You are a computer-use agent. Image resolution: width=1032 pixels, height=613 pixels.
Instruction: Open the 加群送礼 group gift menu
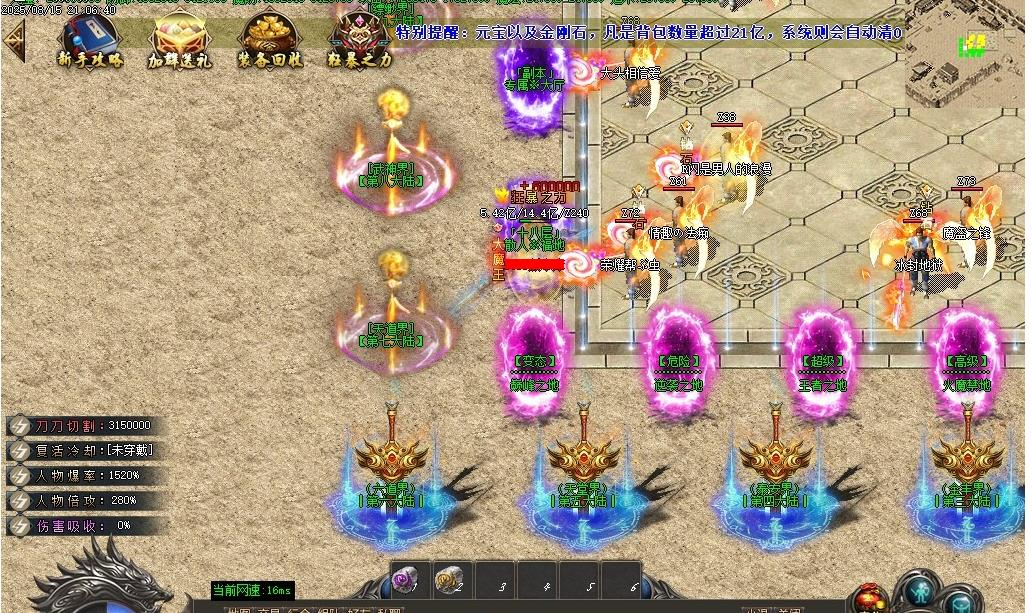click(x=180, y=42)
